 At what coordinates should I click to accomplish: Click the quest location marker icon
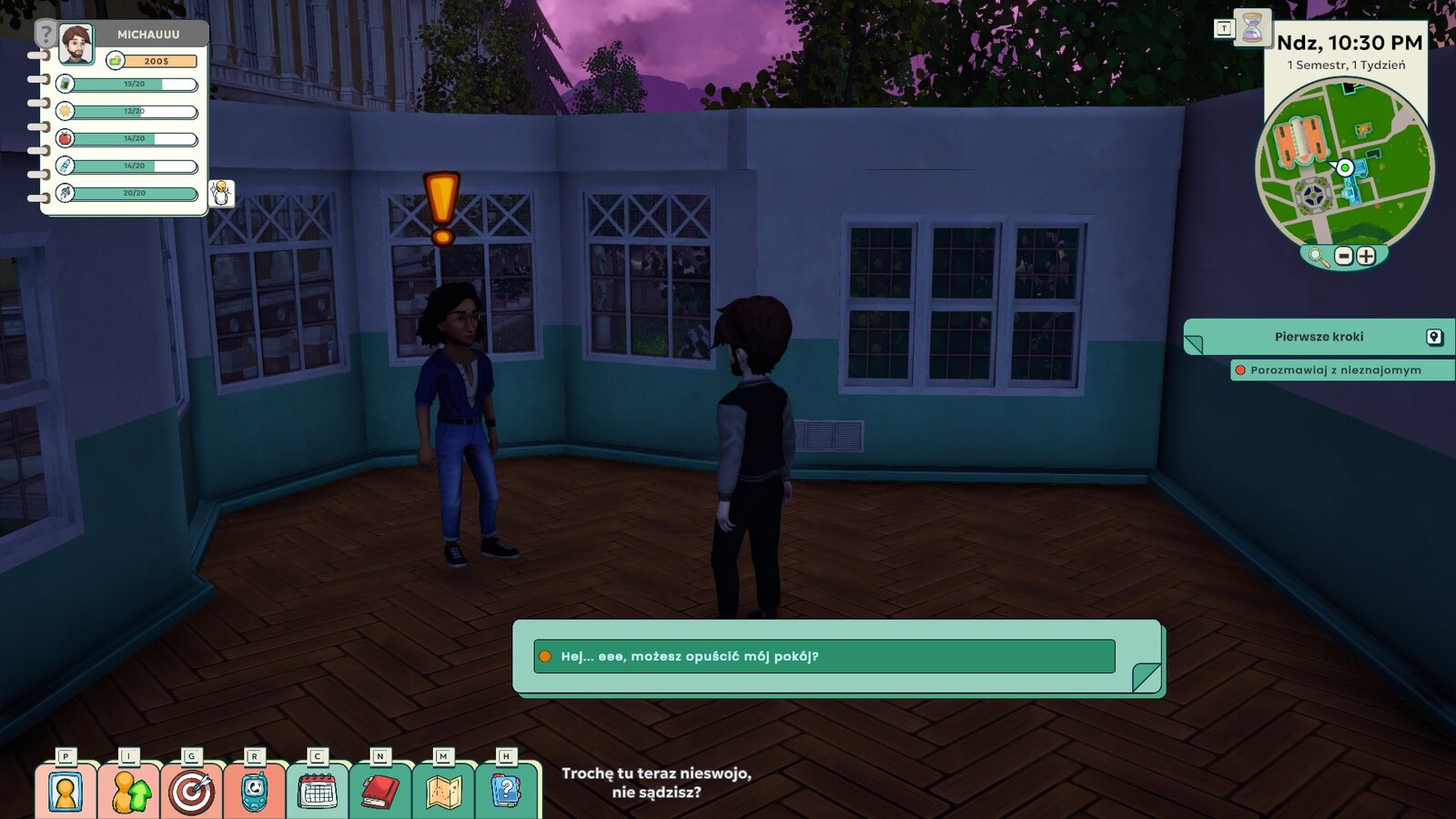pos(1434,338)
